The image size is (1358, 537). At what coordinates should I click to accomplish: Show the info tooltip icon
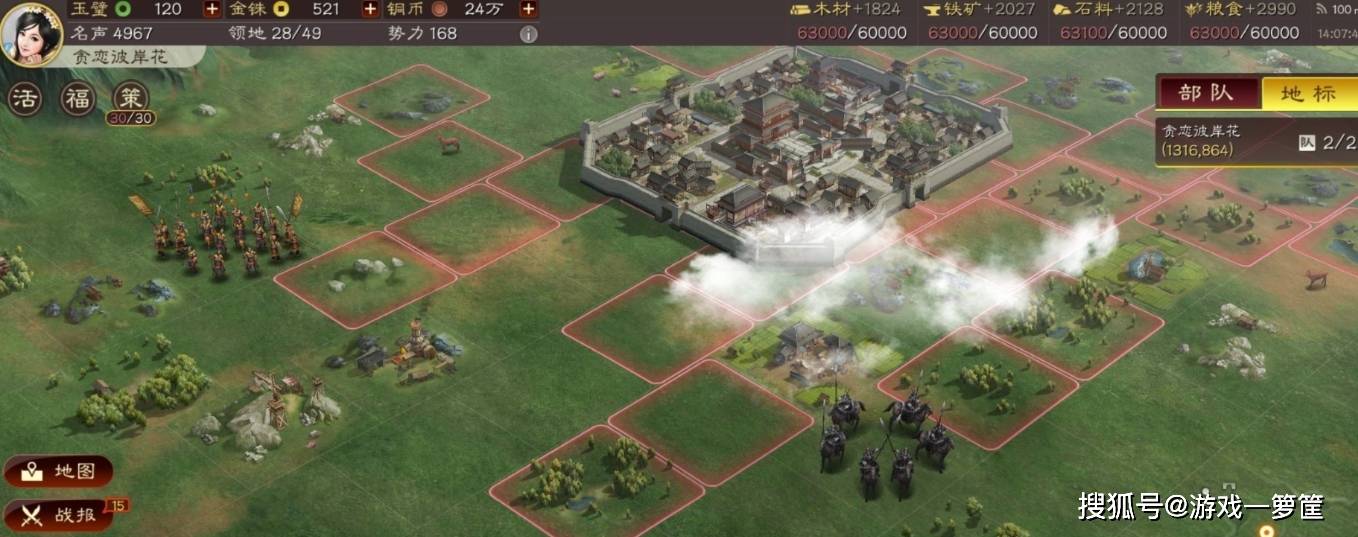[528, 33]
